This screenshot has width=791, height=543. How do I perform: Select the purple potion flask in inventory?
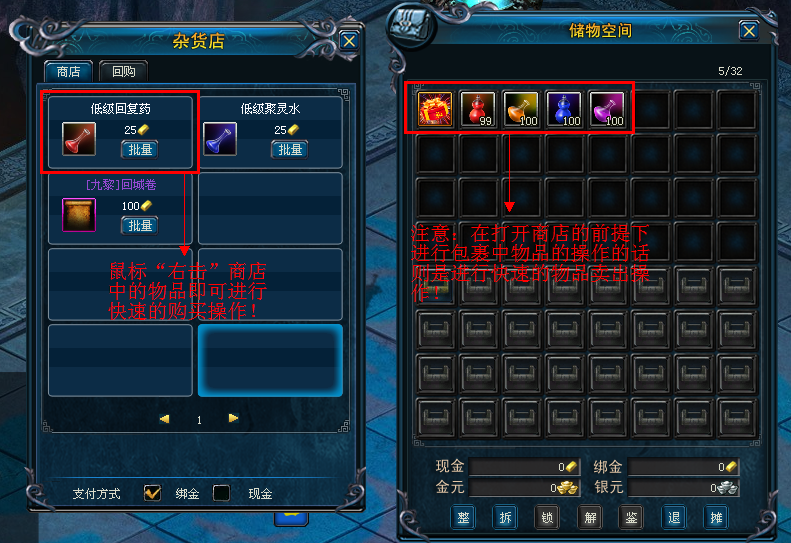pos(607,109)
